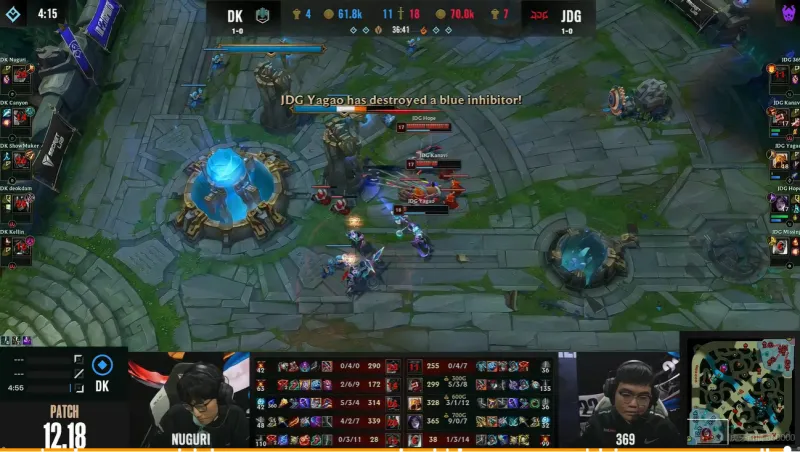The image size is (800, 452).
Task: Select DK Kellin's champion portrait
Action: point(22,246)
